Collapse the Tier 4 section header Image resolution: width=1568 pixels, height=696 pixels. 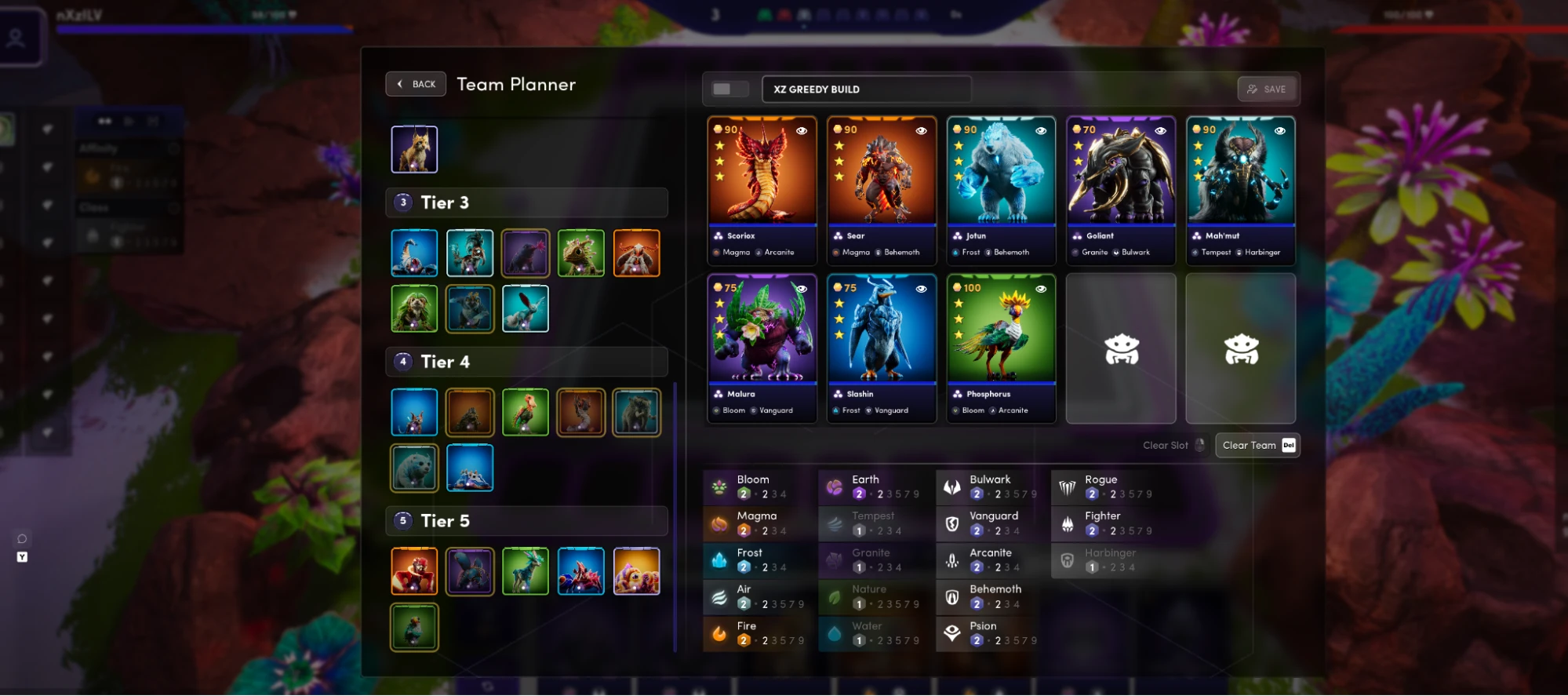(526, 362)
